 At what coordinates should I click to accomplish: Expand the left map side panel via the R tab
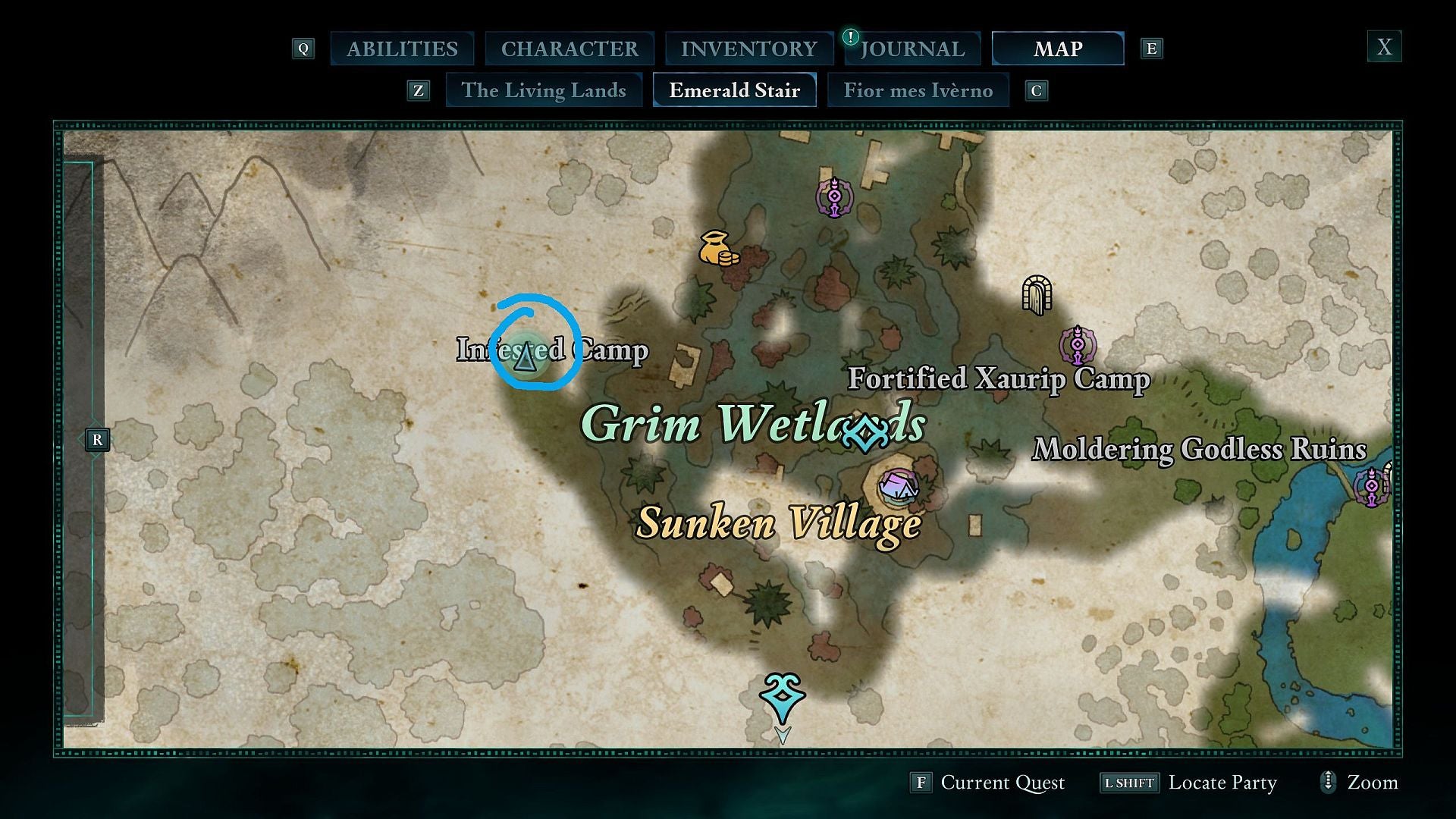pos(97,438)
